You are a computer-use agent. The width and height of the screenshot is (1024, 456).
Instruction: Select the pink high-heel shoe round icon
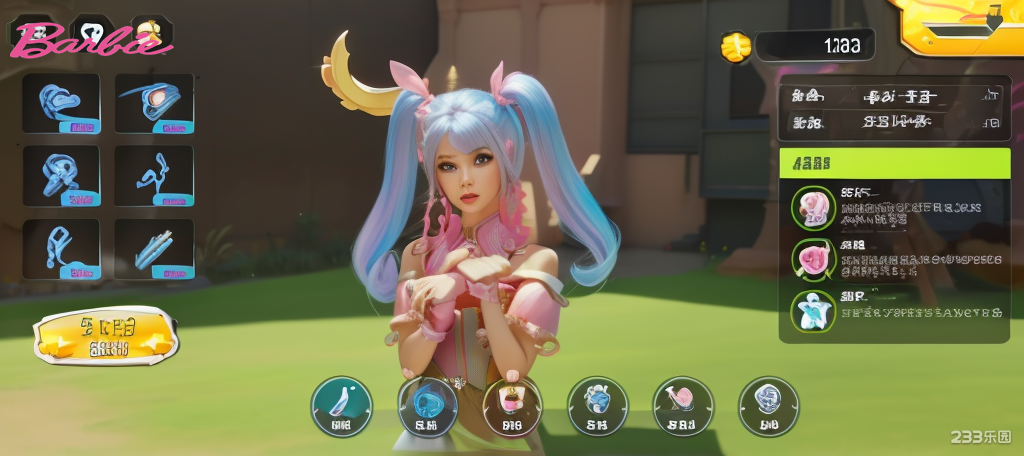pos(683,406)
